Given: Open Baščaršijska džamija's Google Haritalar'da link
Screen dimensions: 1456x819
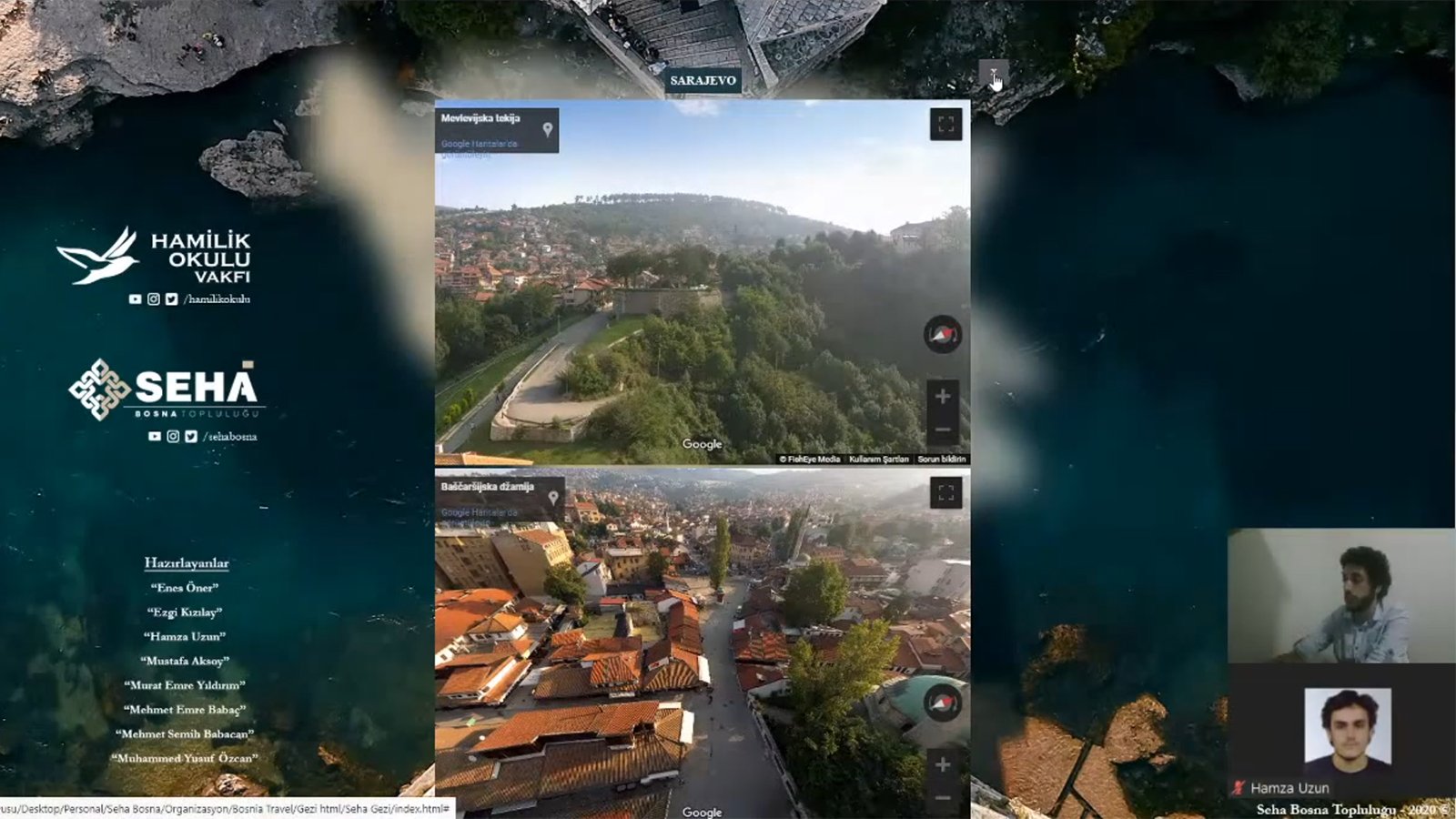Looking at the screenshot, I should 479,512.
